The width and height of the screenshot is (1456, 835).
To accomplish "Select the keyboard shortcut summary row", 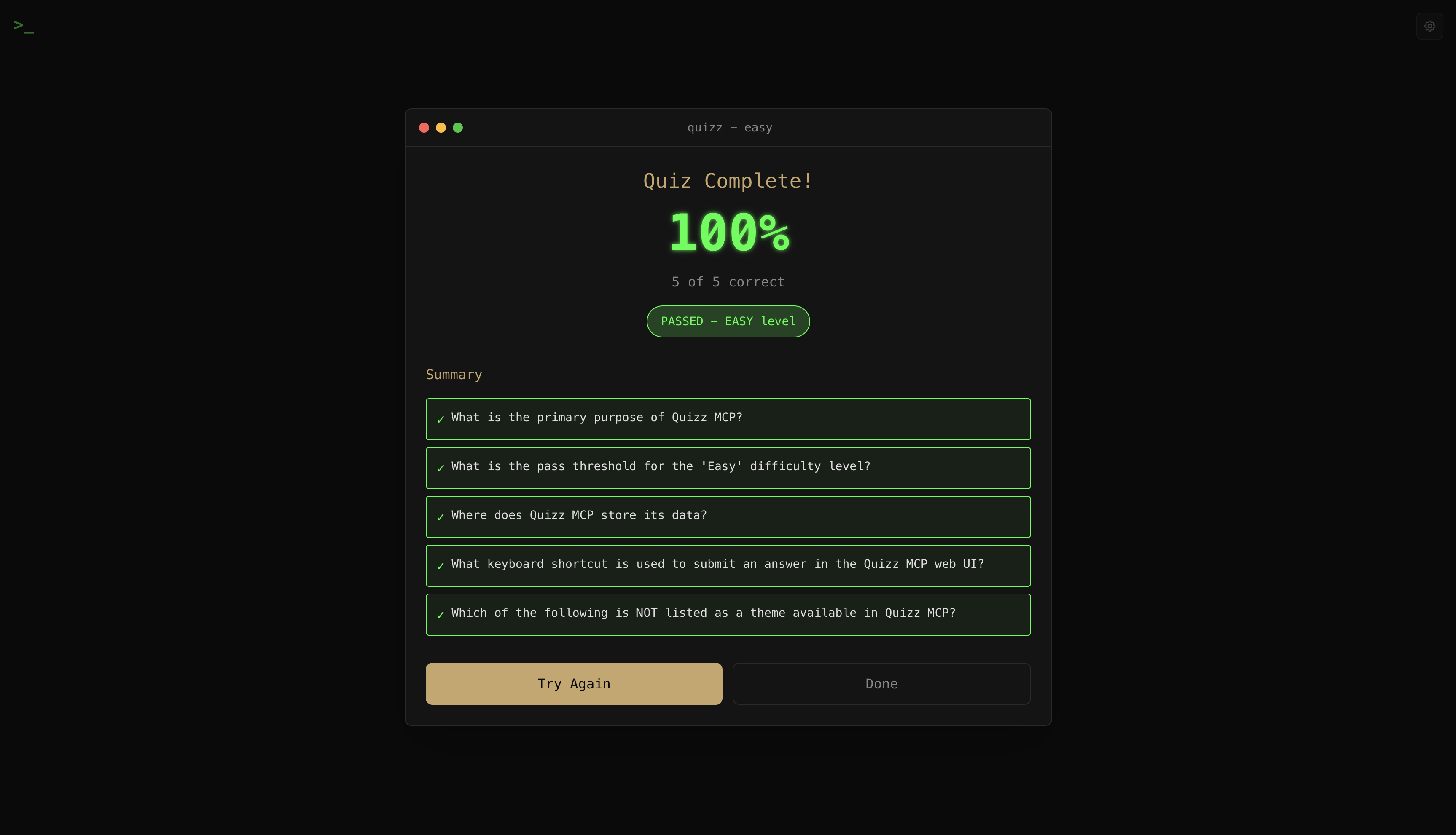I will pos(728,565).
